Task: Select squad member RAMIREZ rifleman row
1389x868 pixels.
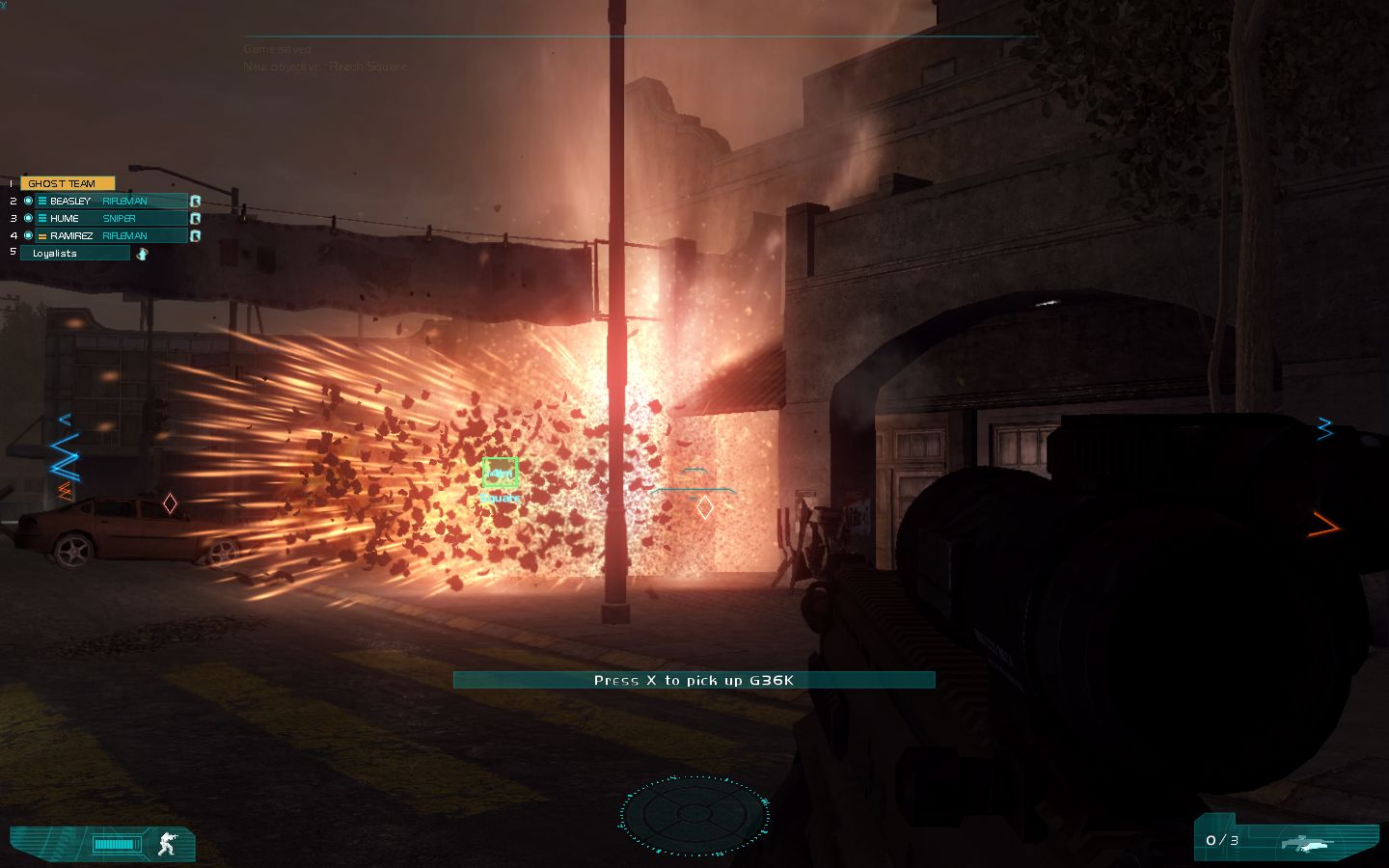Action: pos(111,235)
